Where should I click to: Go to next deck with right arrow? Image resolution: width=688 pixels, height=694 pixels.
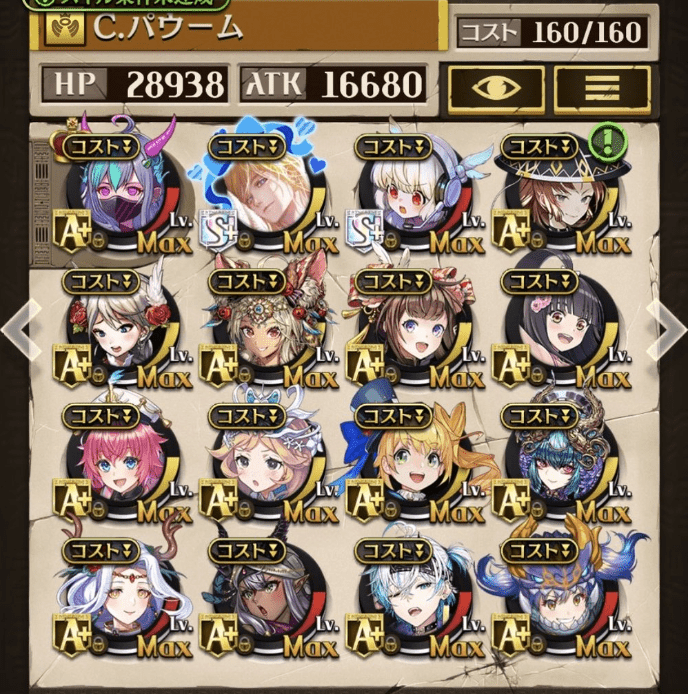[667, 325]
